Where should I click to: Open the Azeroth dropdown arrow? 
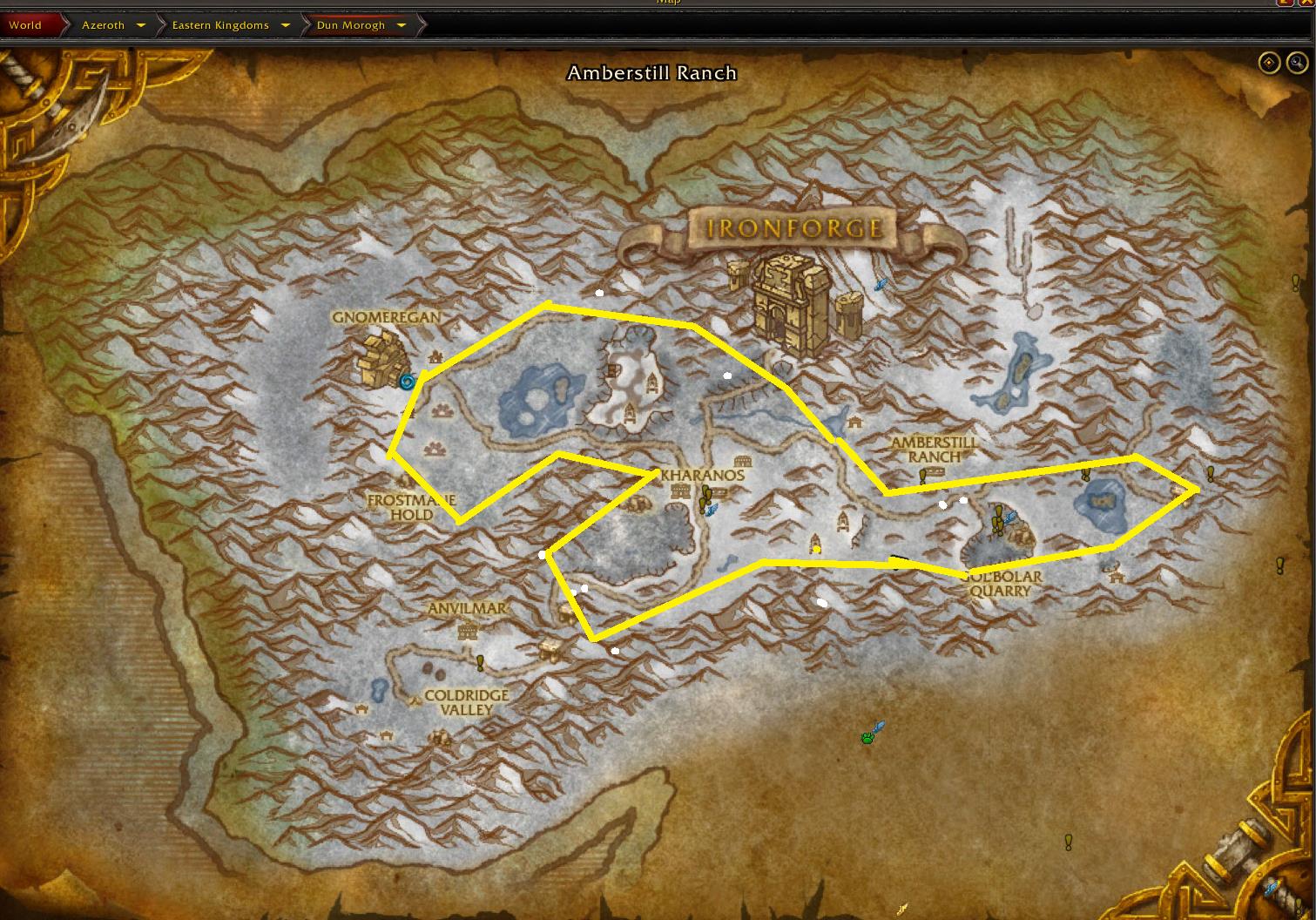pos(141,25)
